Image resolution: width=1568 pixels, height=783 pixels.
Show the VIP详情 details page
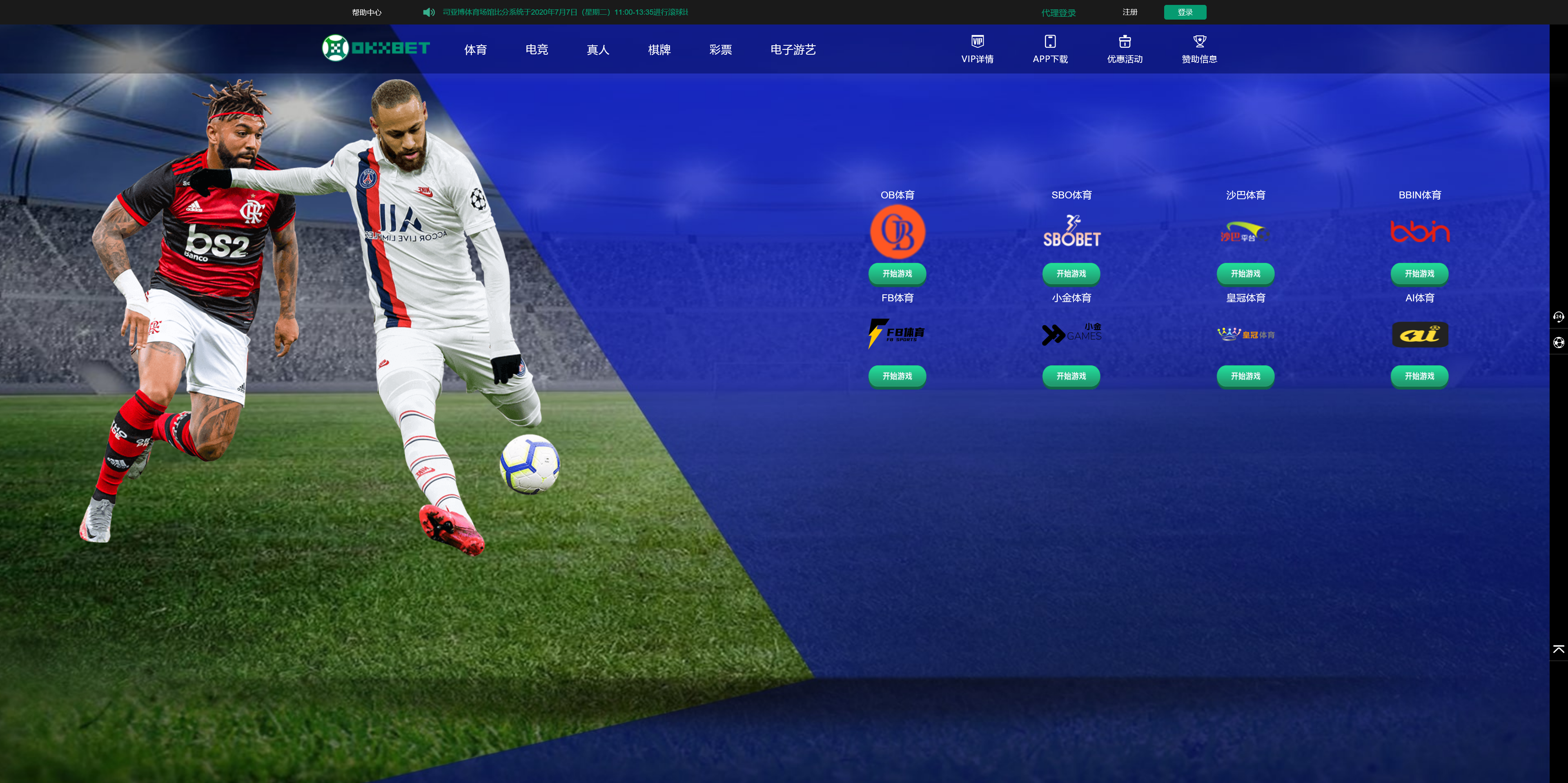coord(977,49)
